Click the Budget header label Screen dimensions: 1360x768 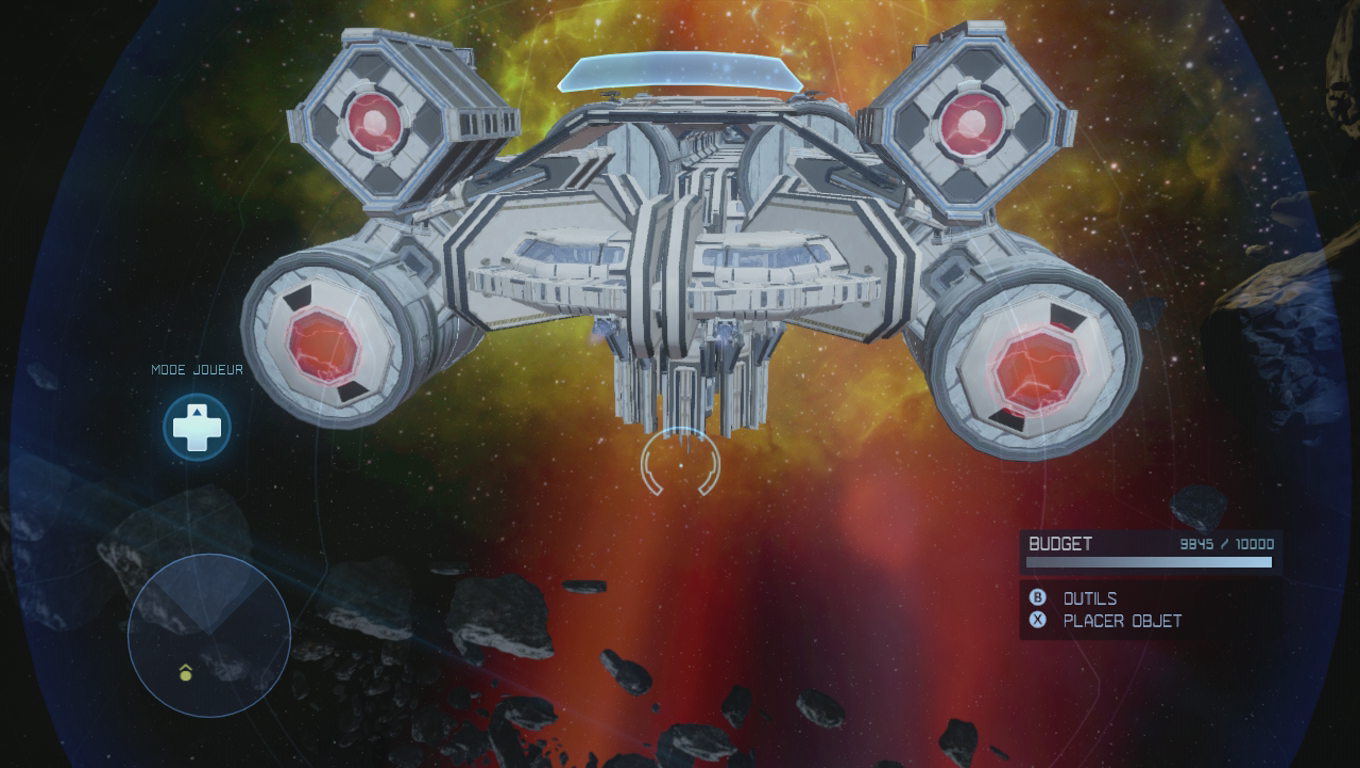(1057, 543)
